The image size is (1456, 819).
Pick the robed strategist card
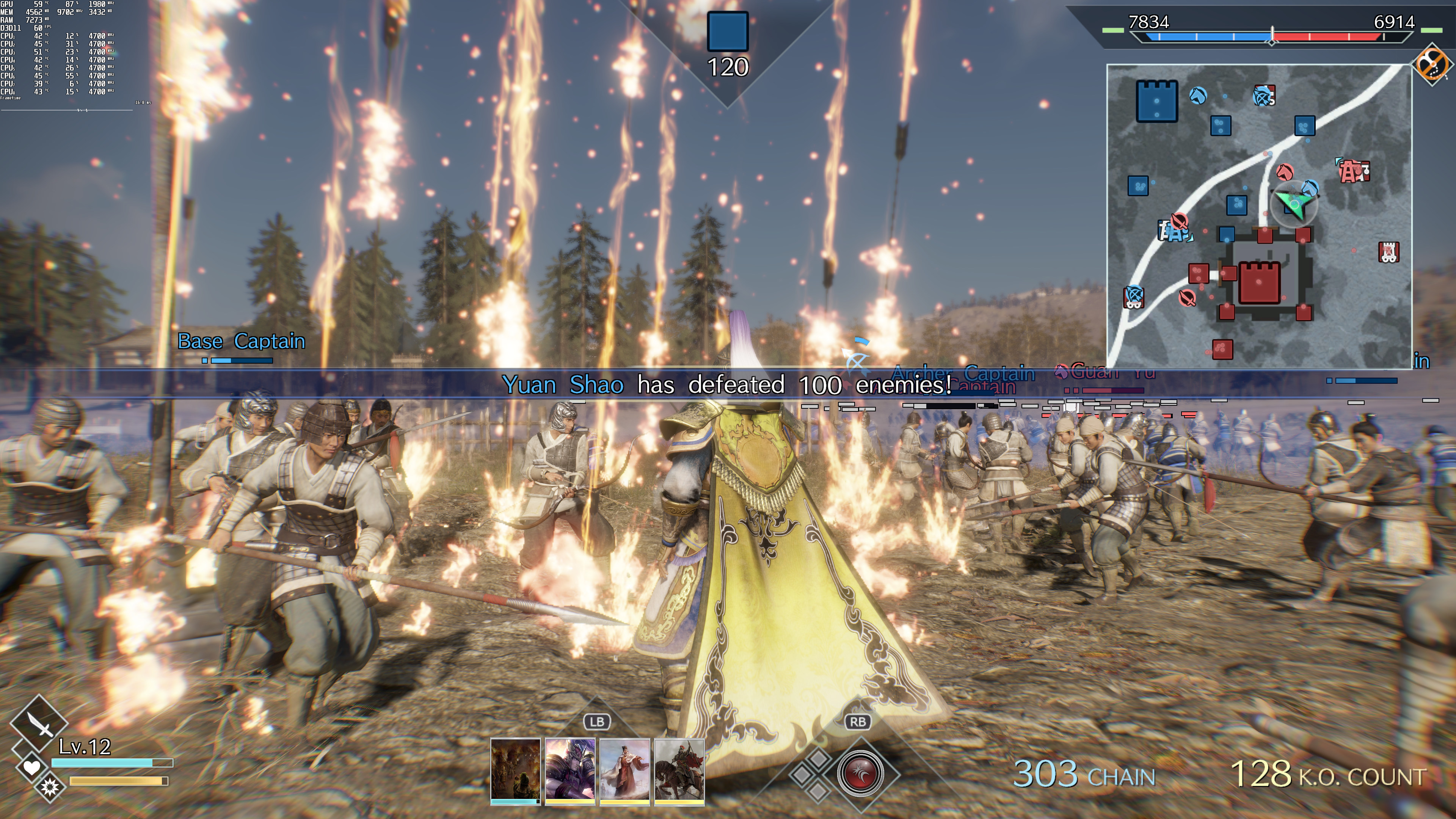[624, 769]
